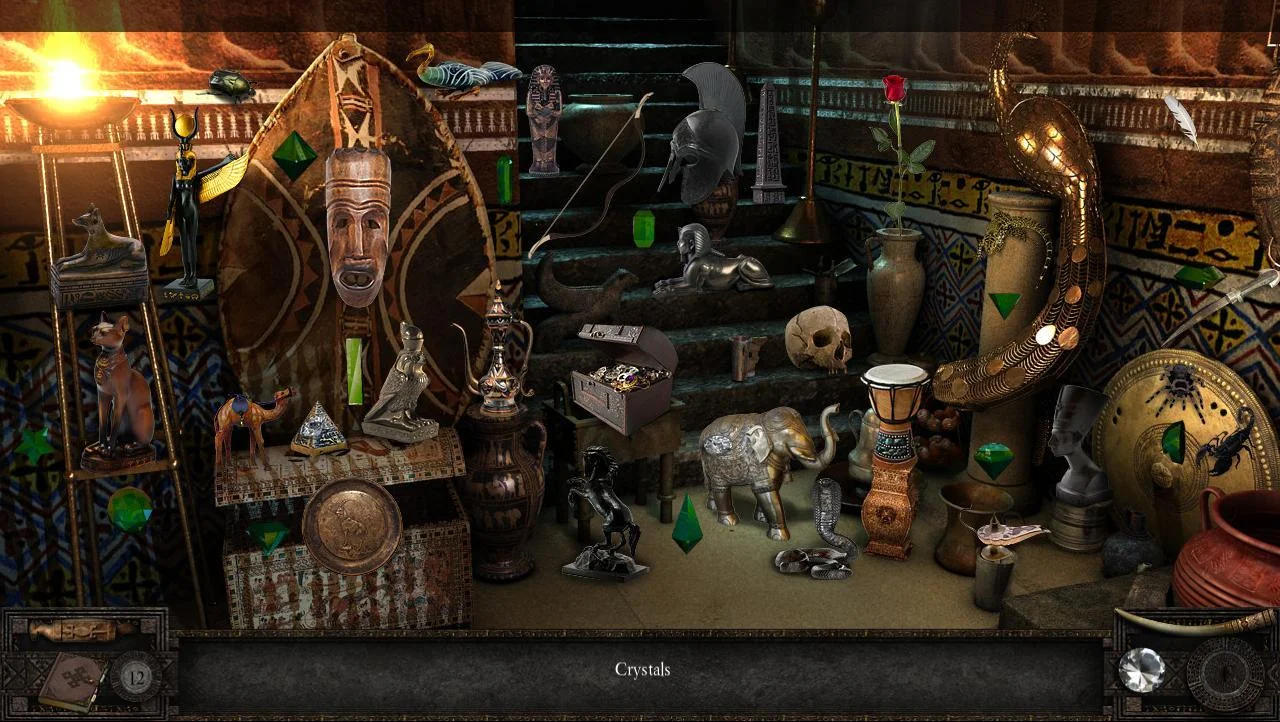The width and height of the screenshot is (1280, 722).
Task: Click the green crystal inside the golden shield
Action: [x=1172, y=440]
